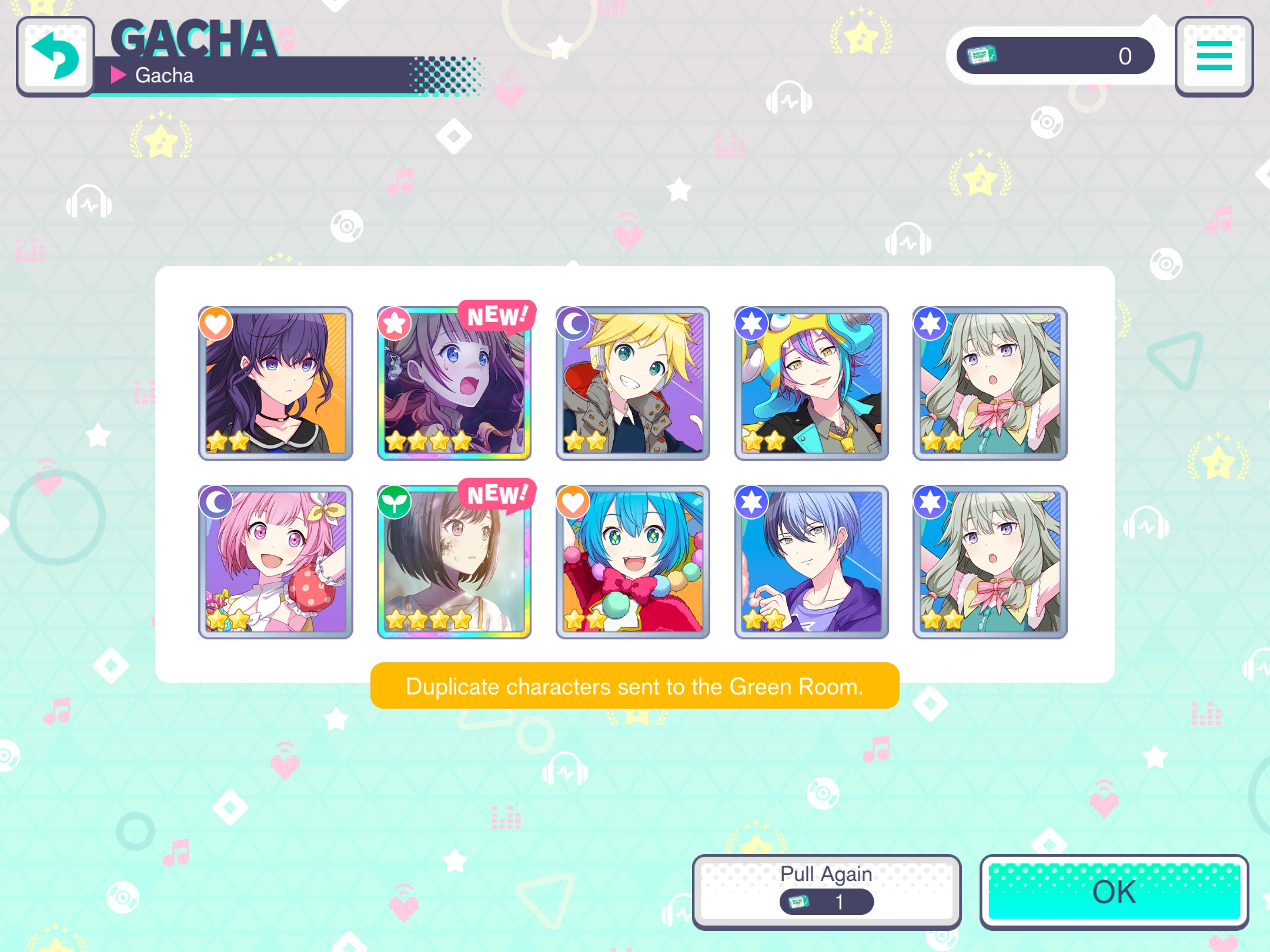Screen dimensions: 1270x952
Task: Click Pull Again to spend another ticket
Action: pos(825,888)
